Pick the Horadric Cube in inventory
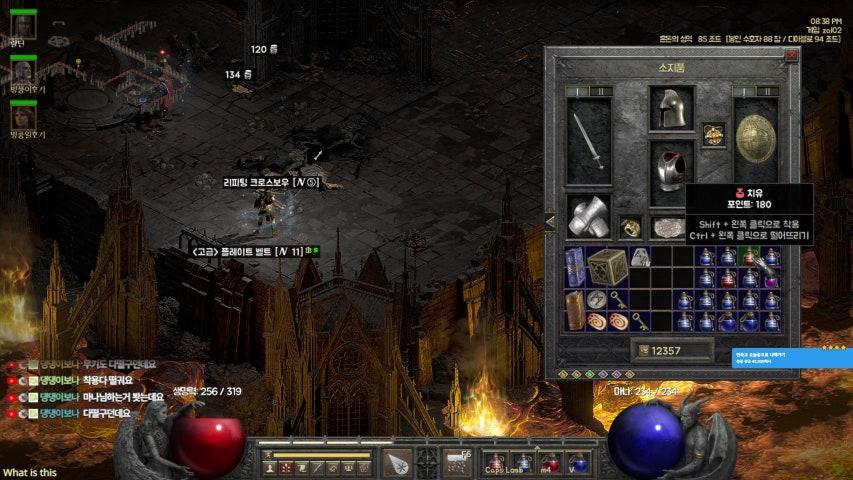 tap(607, 266)
